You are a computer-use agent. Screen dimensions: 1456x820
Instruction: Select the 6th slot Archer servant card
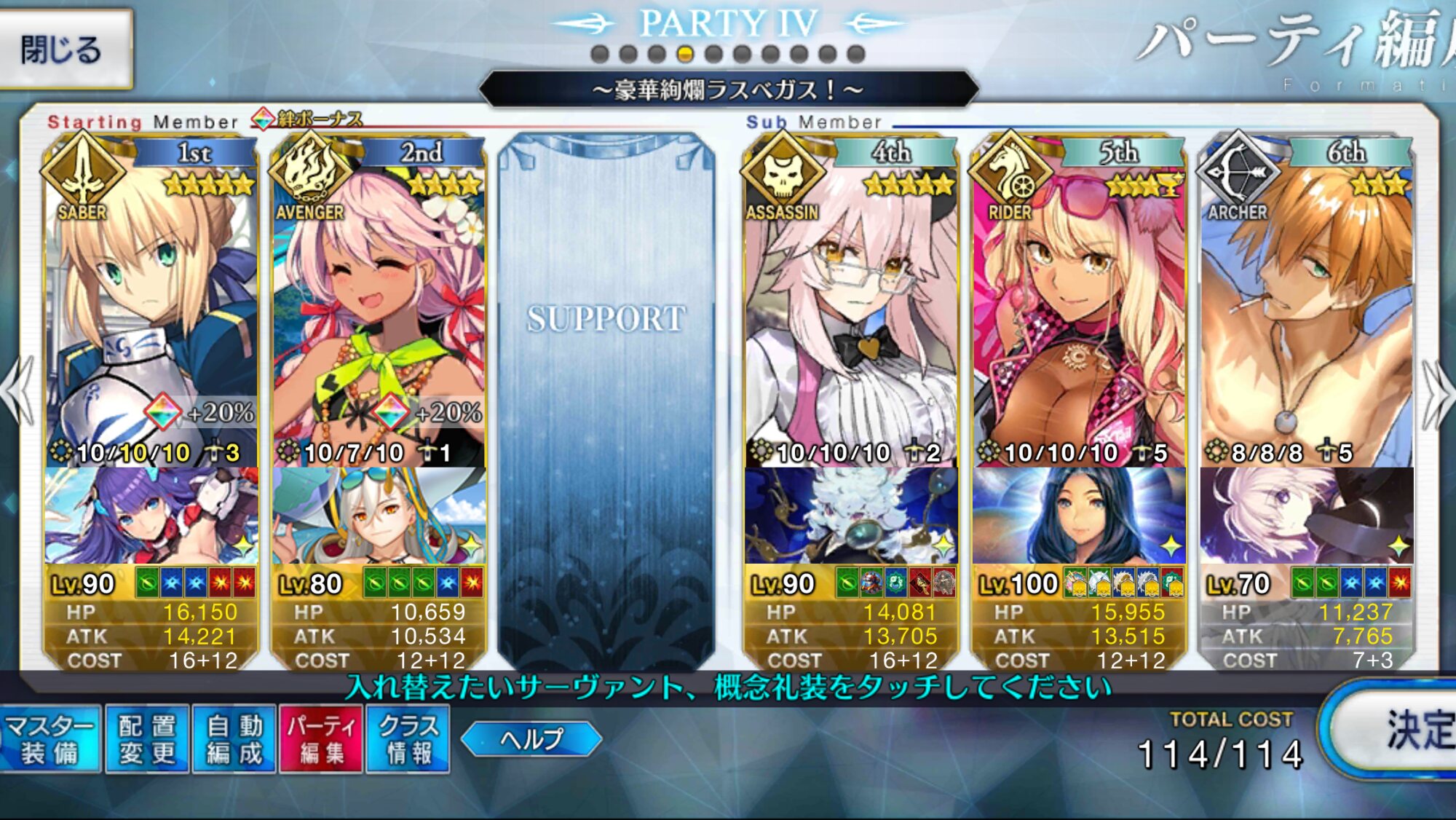tap(1307, 306)
